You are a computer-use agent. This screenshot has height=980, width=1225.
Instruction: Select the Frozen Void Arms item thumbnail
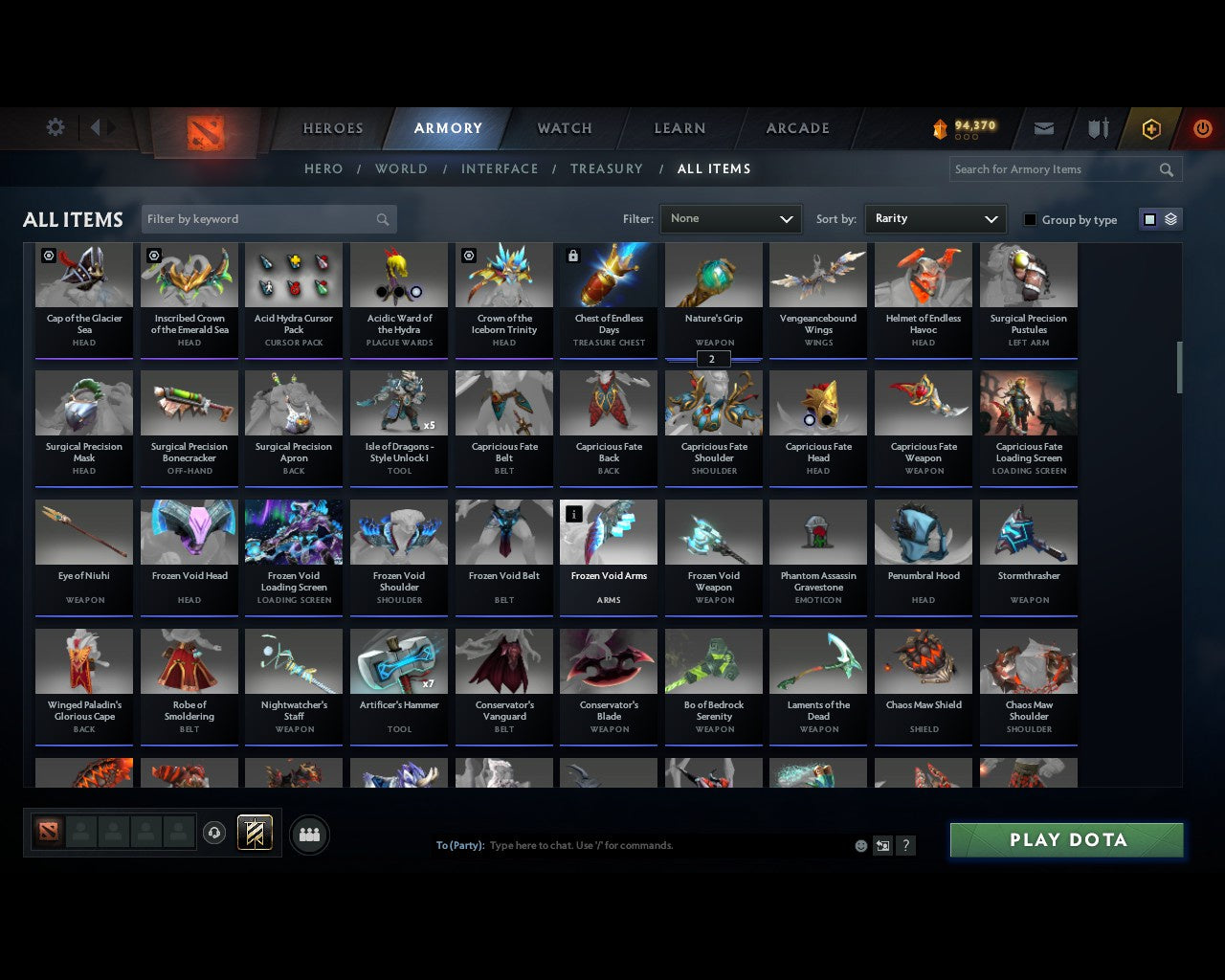coord(608,532)
